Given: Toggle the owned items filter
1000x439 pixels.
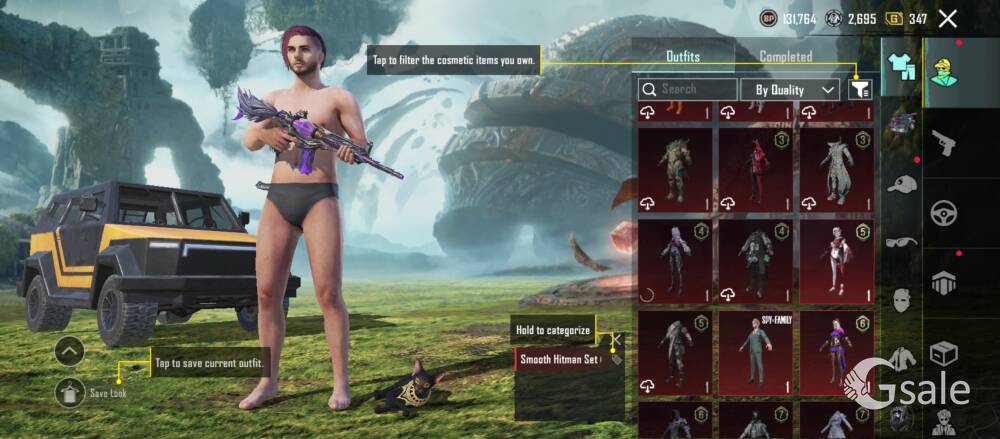Looking at the screenshot, I should pyautogui.click(x=859, y=89).
